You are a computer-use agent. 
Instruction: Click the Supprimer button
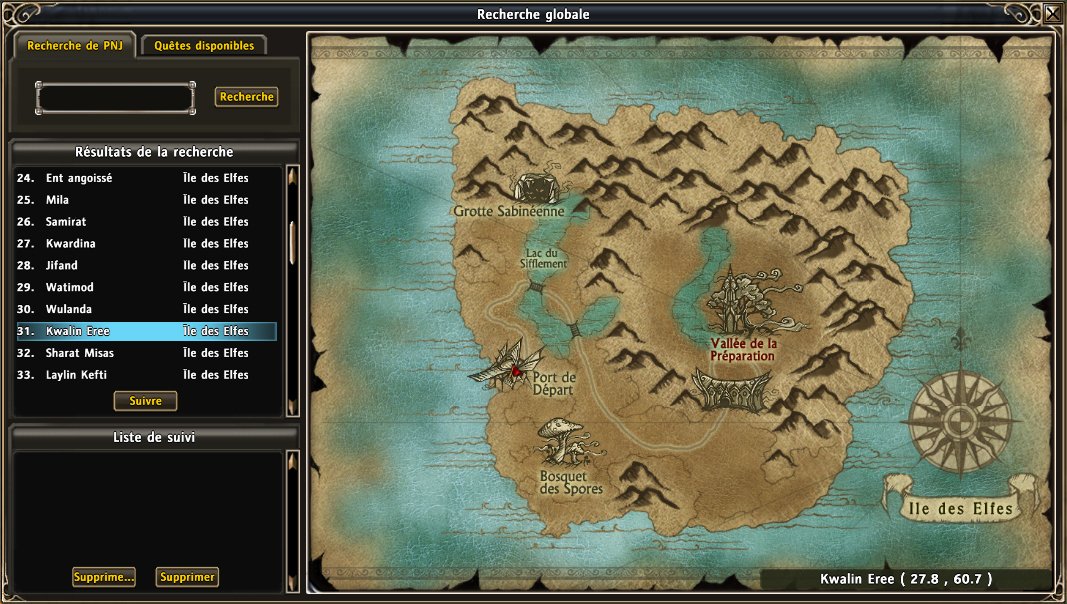click(x=187, y=577)
